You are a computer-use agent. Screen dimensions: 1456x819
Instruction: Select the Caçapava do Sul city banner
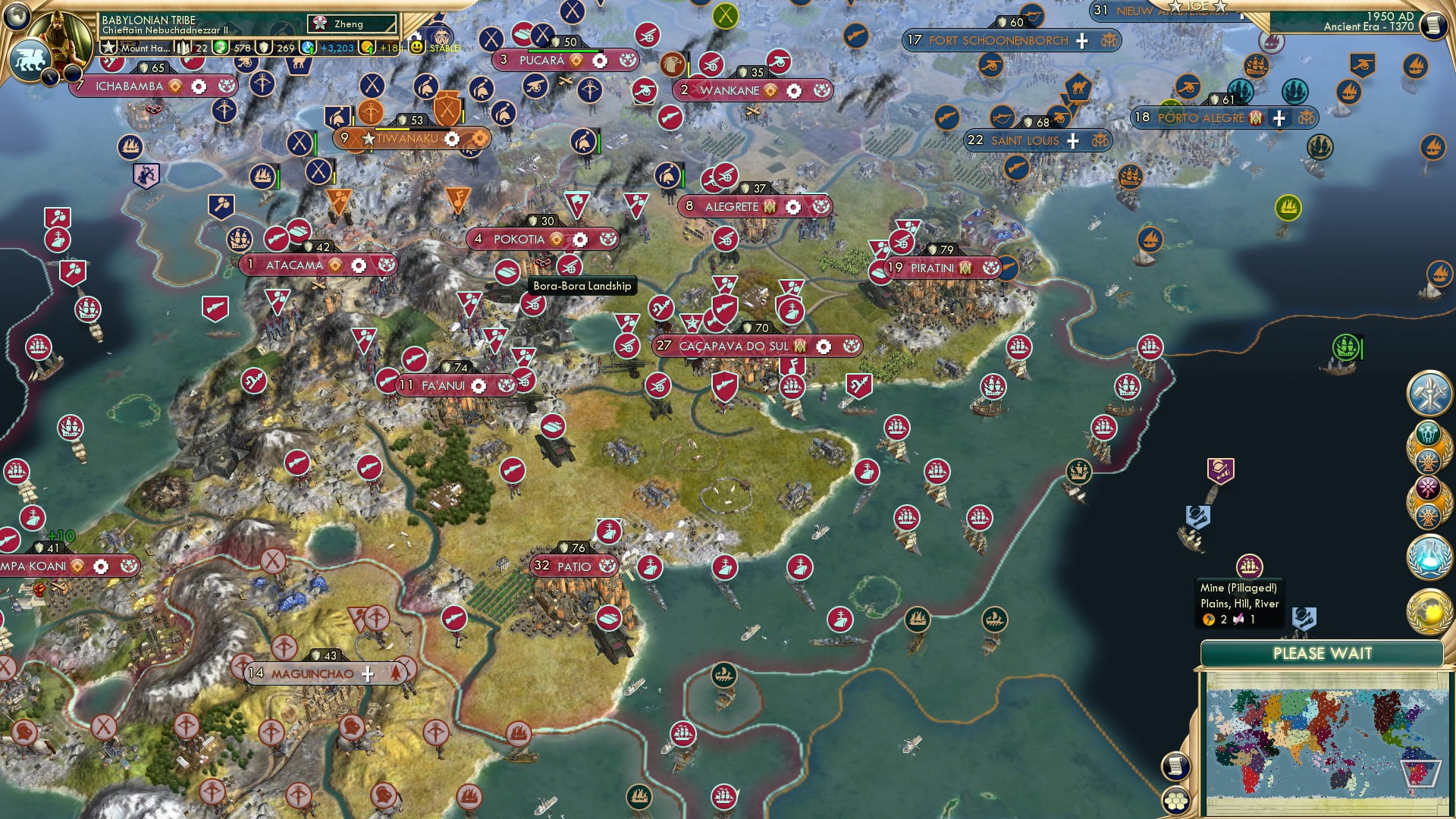tap(733, 347)
